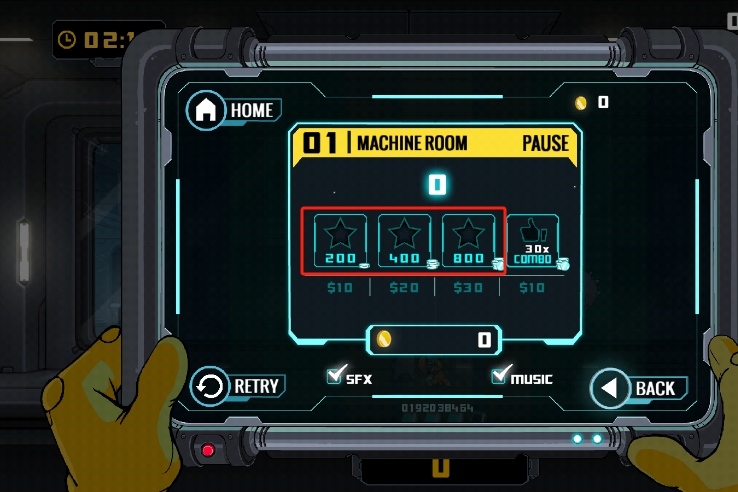
Task: Toggle the SFX checkbox
Action: click(336, 376)
